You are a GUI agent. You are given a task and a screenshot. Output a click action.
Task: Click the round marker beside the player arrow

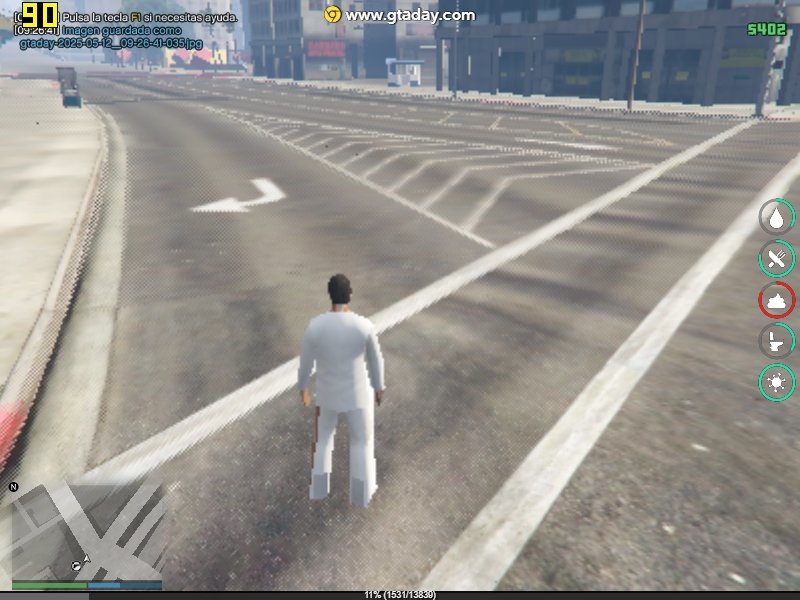coord(76,566)
